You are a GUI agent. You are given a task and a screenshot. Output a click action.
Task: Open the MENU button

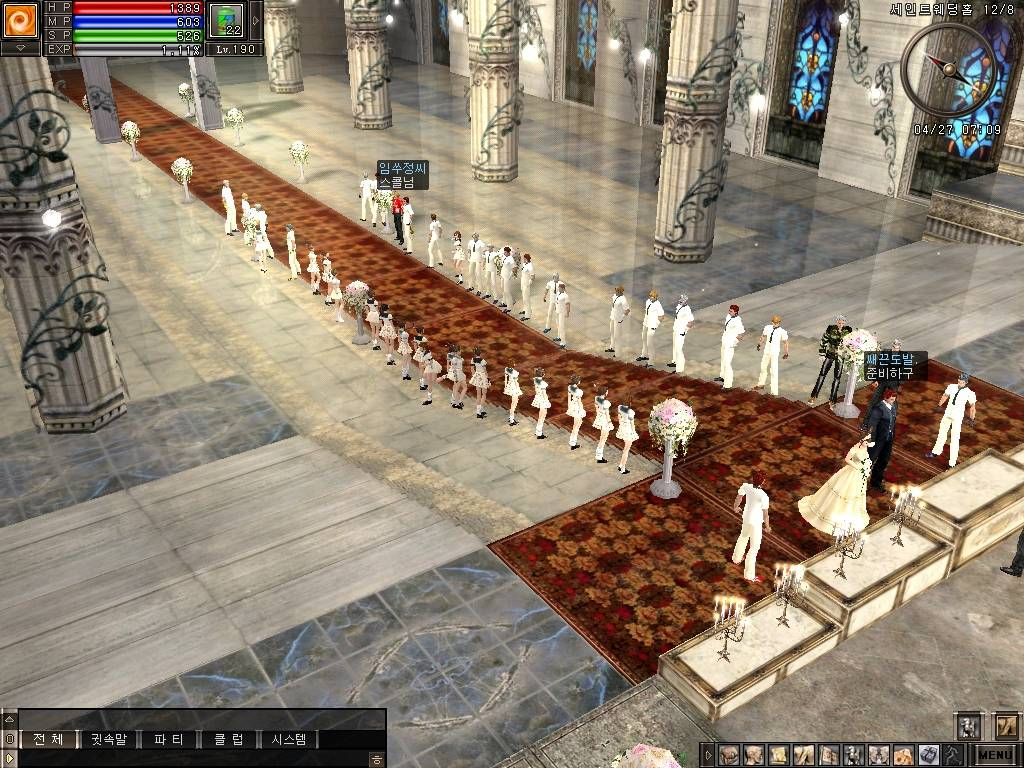click(x=995, y=755)
